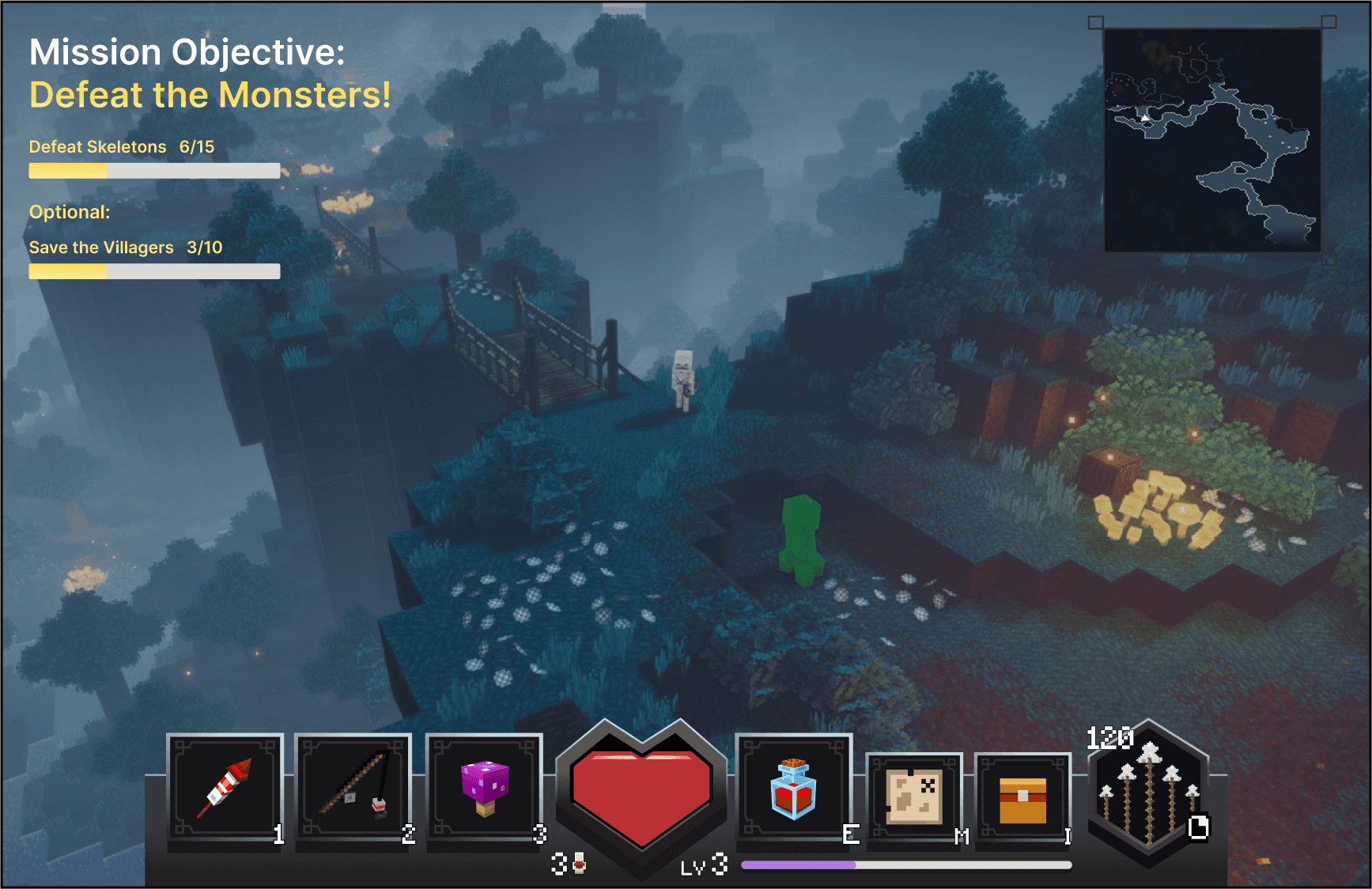
Task: Use the purple mushroom artifact
Action: point(484,789)
